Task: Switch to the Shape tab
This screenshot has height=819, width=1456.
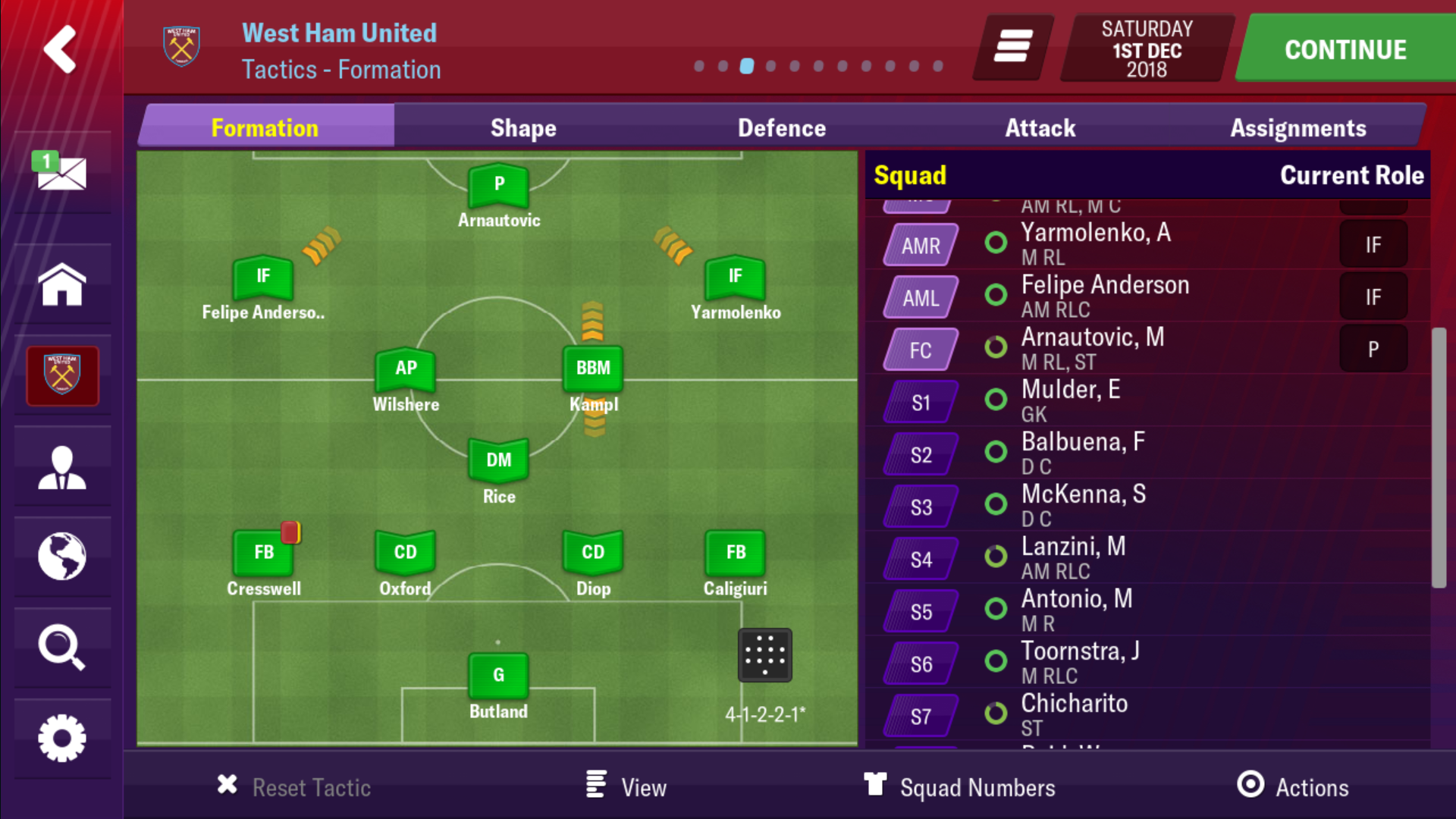Action: tap(523, 127)
